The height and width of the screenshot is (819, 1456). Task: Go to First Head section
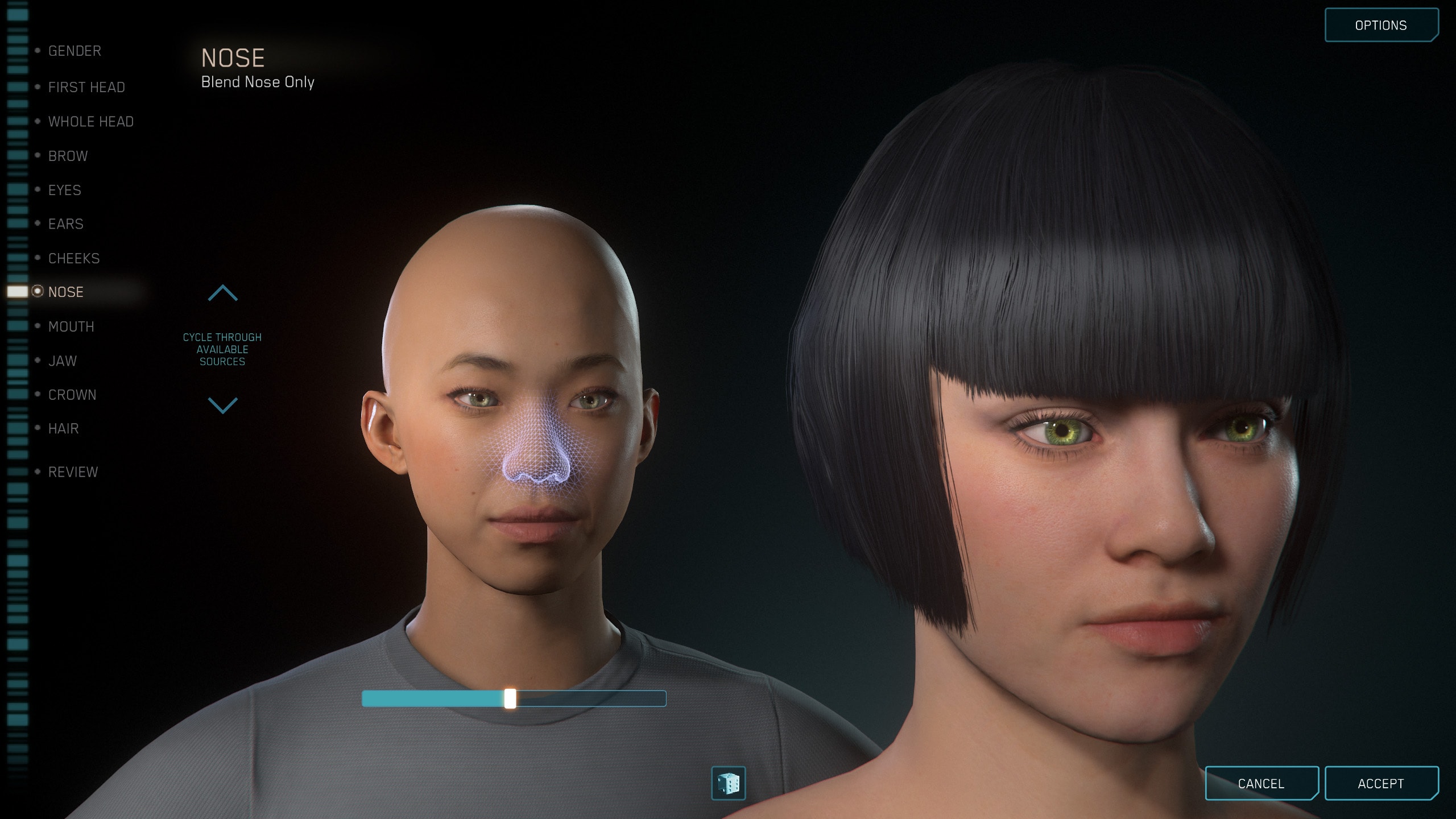pos(86,87)
